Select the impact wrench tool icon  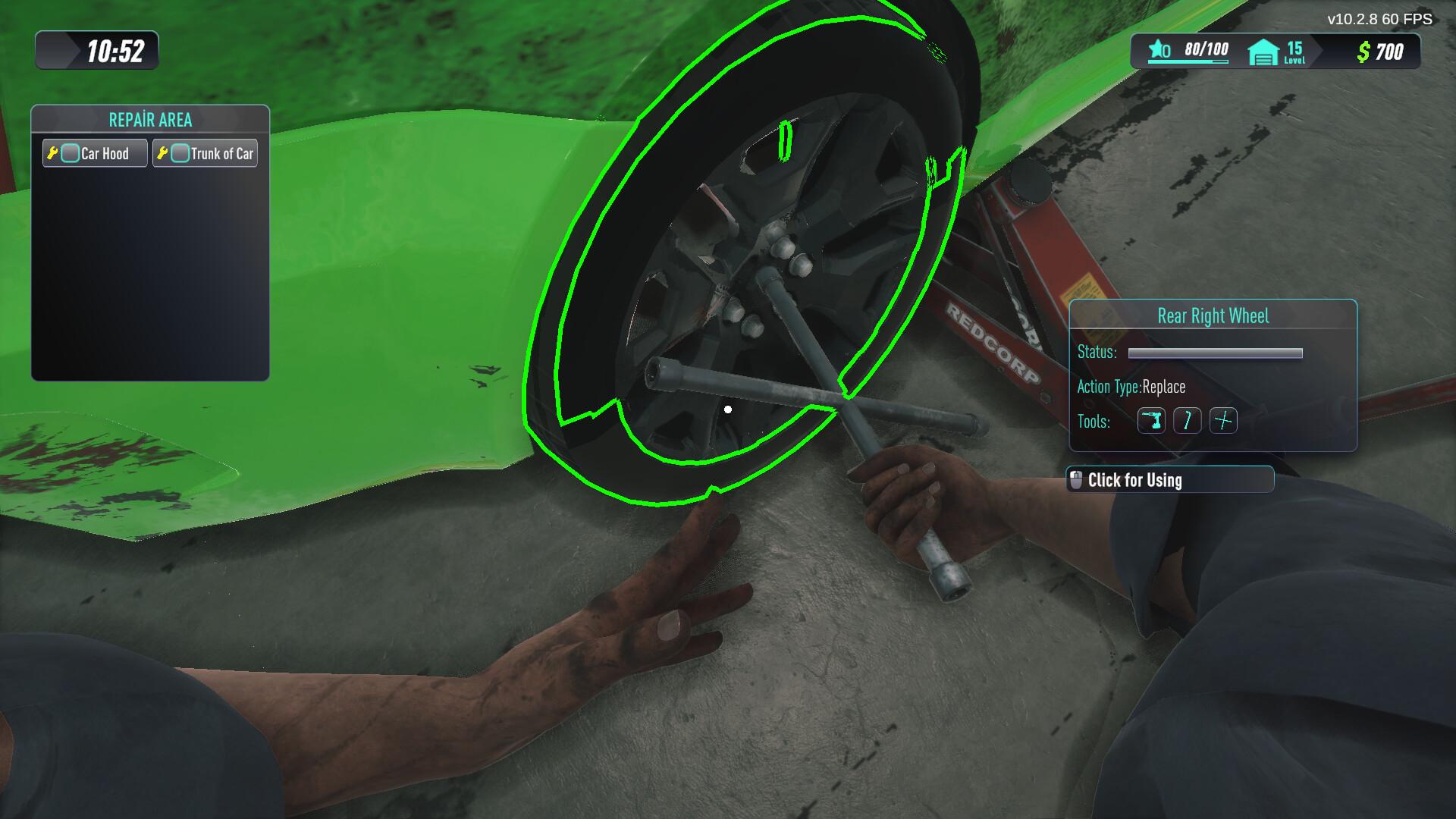pos(1151,421)
